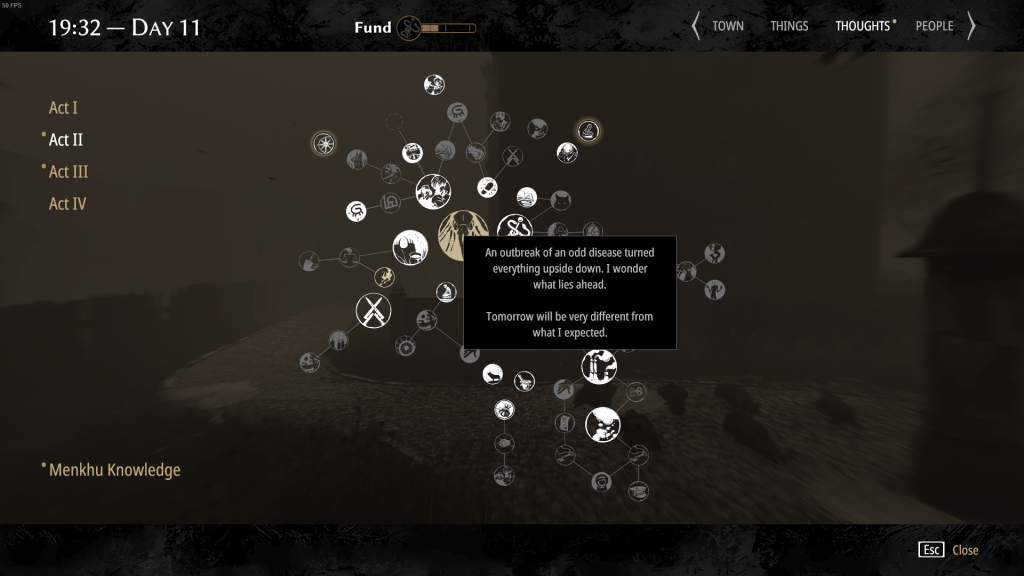Click the pill capsule thought node

(x=487, y=187)
